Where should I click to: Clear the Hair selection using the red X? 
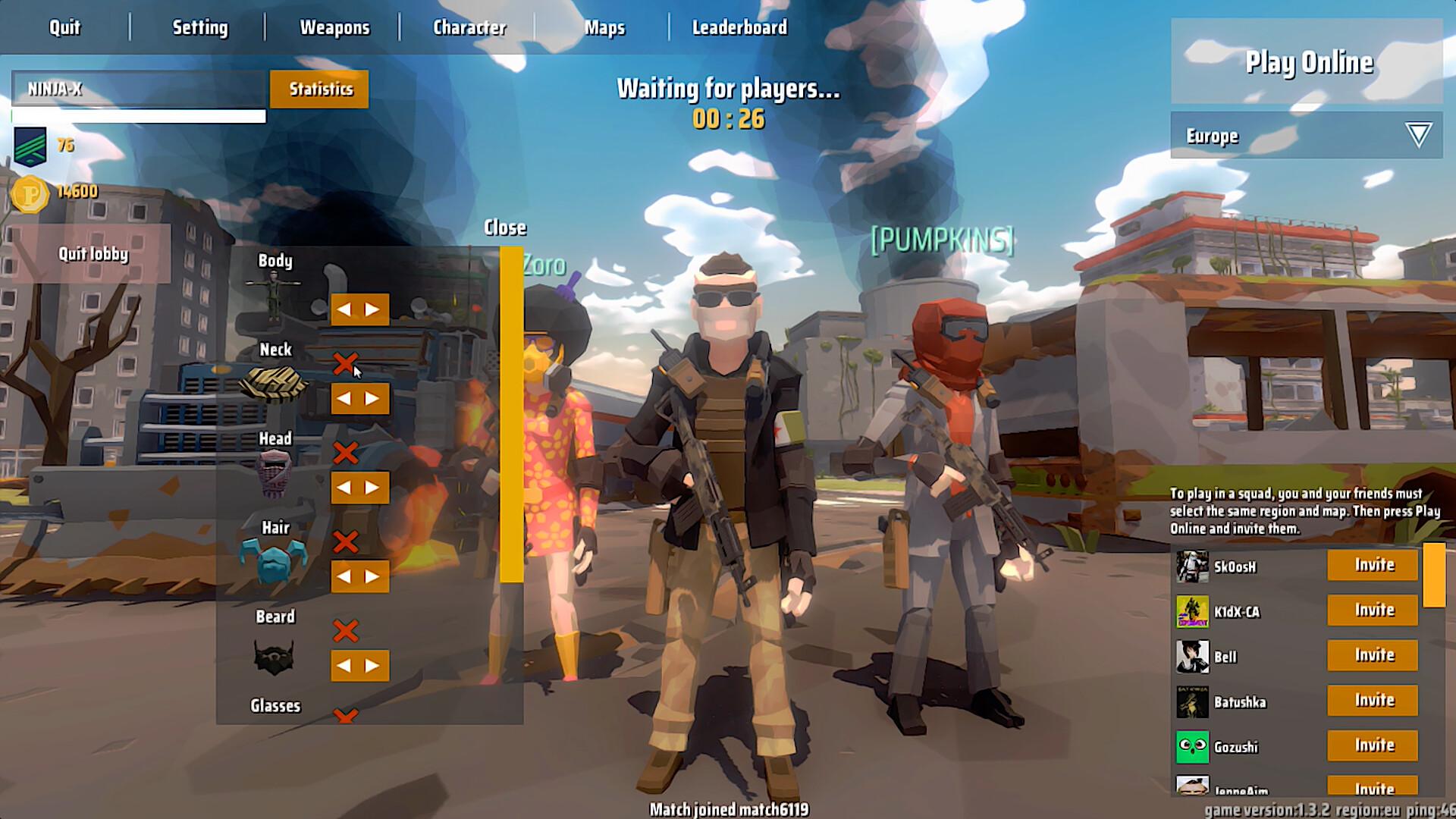point(347,541)
